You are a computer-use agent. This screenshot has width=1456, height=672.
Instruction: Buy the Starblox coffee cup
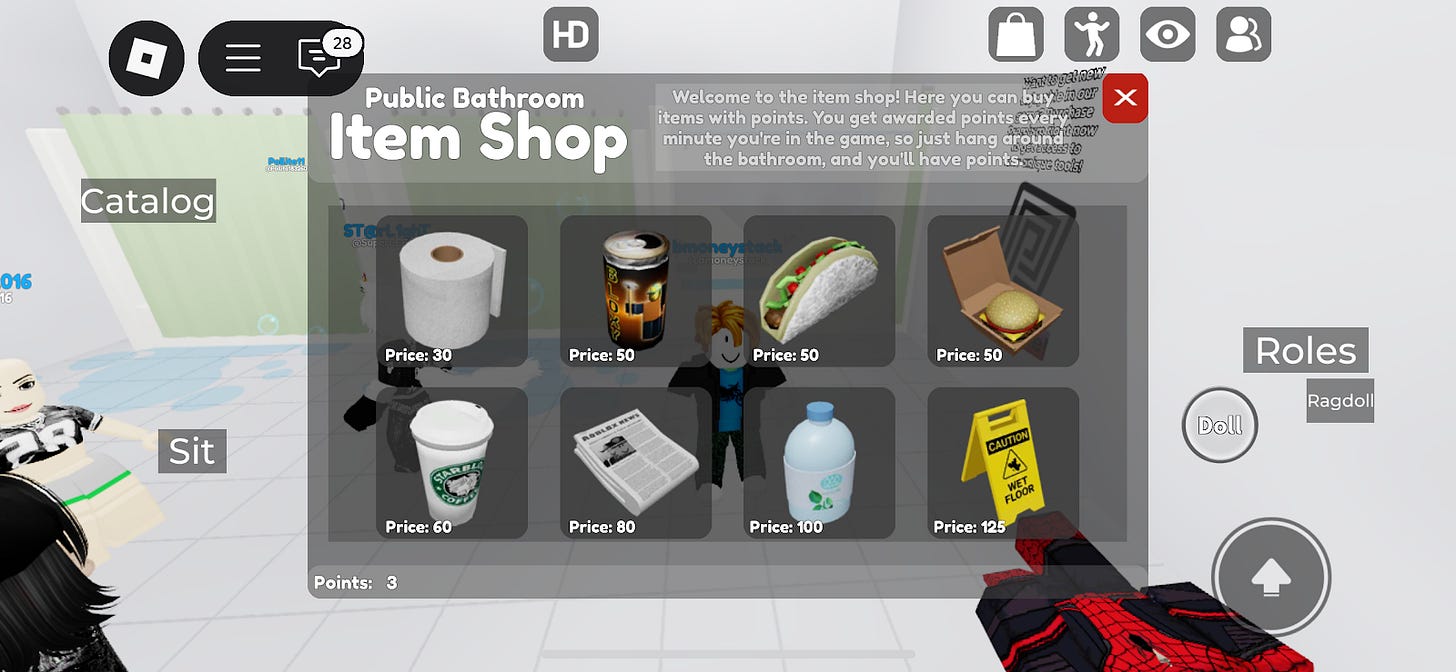pyautogui.click(x=452, y=463)
